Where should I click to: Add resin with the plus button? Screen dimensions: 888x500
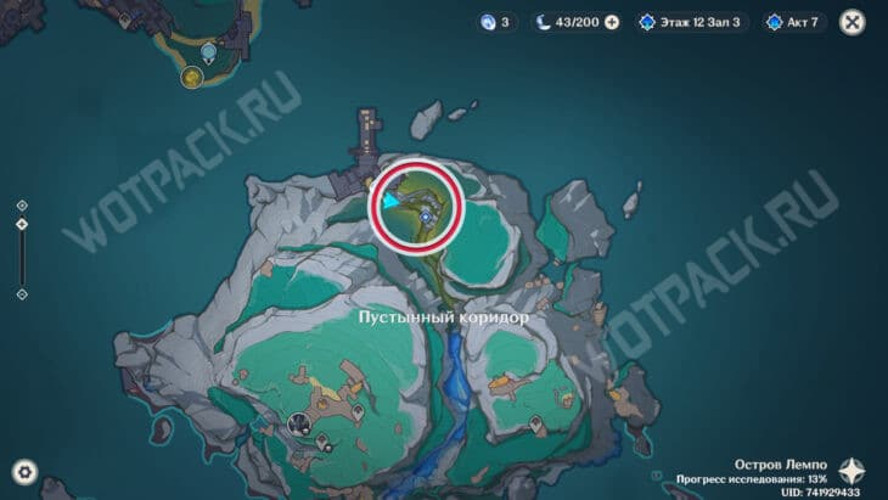[x=612, y=22]
